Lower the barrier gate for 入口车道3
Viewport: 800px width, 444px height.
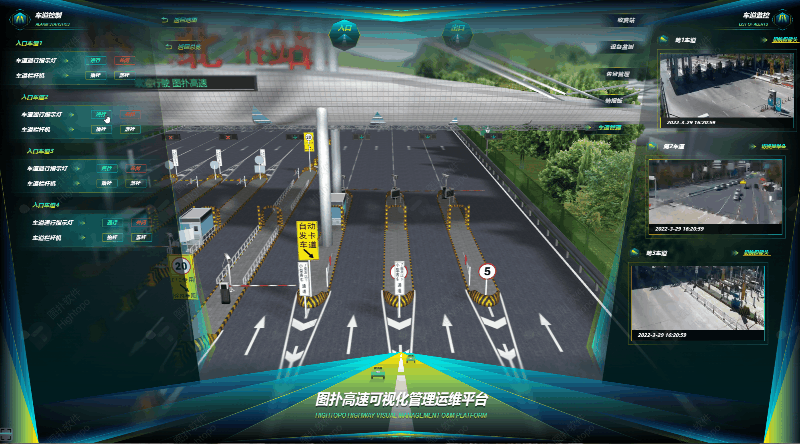(134, 183)
